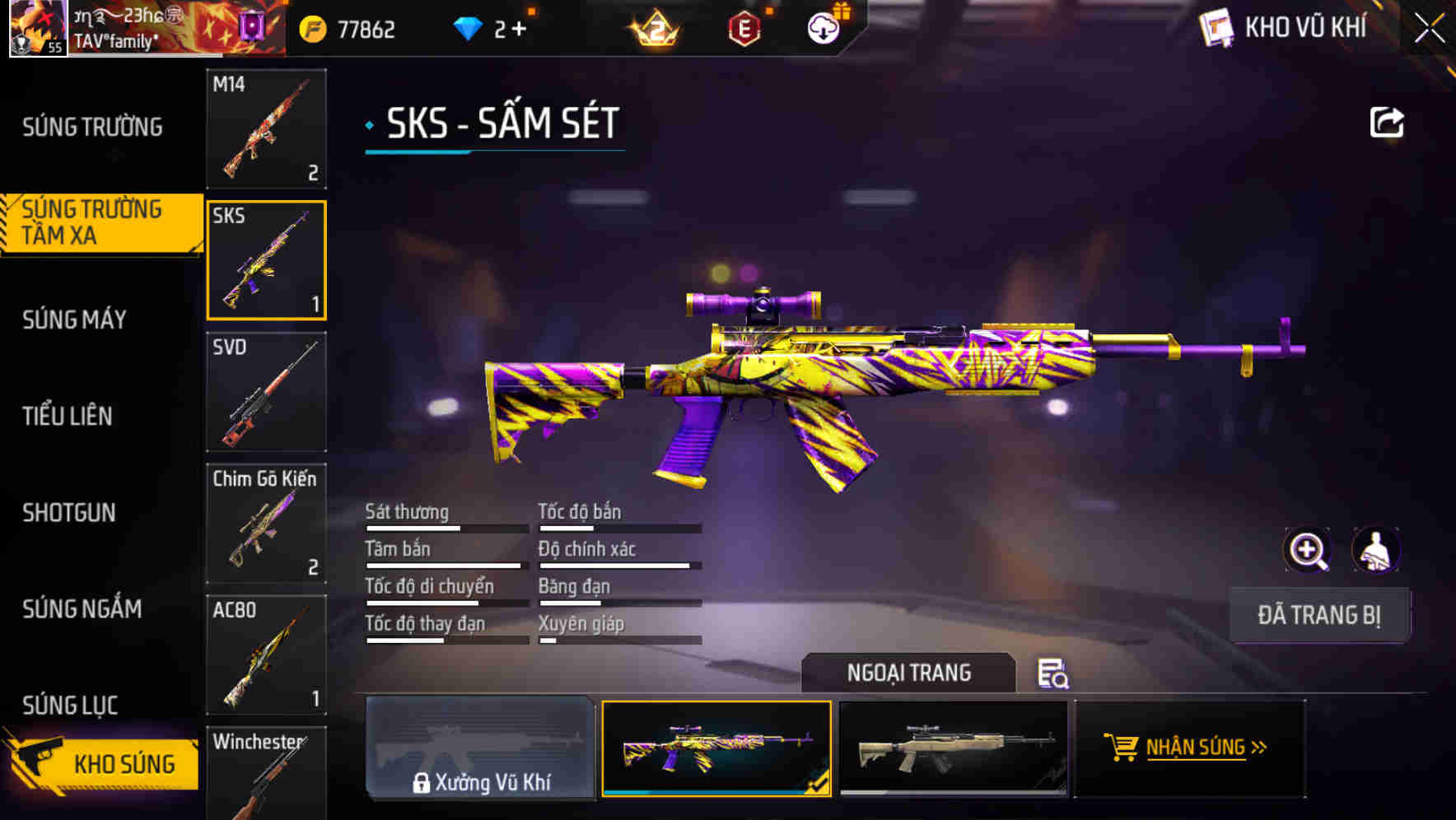Open the magnifier weapon zoom preview
The image size is (1456, 820).
(1308, 550)
